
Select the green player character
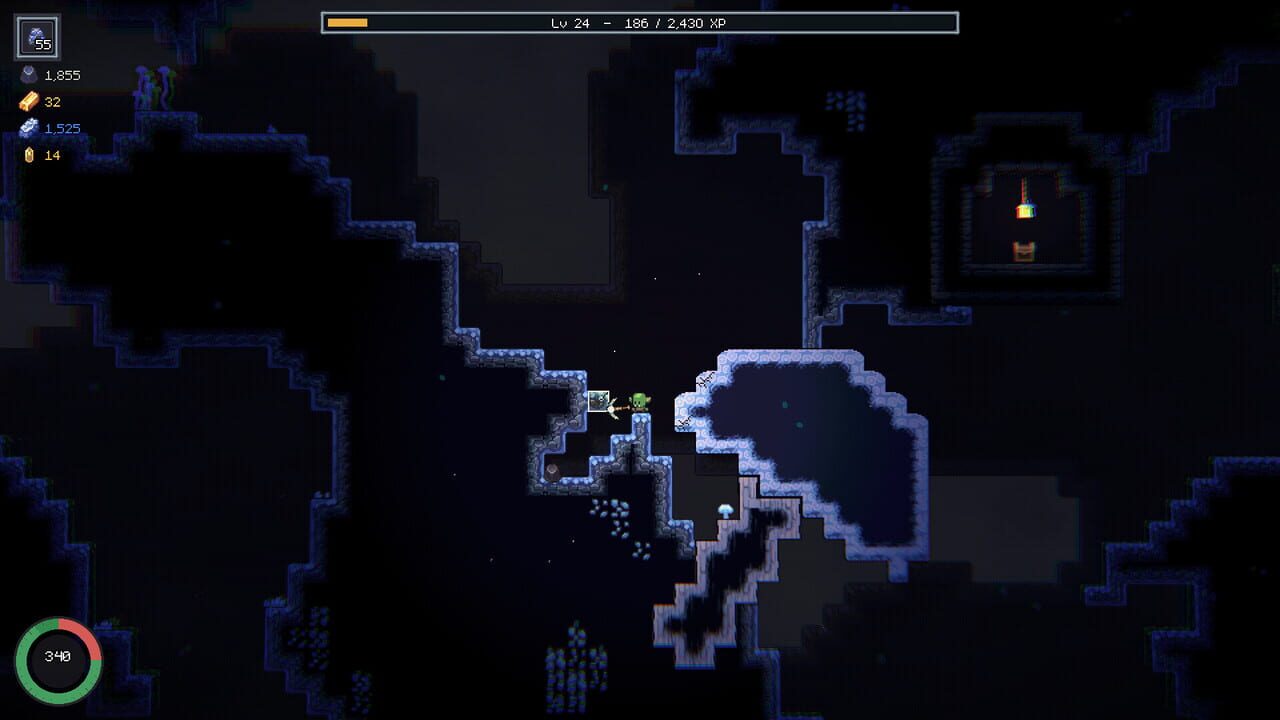click(637, 402)
